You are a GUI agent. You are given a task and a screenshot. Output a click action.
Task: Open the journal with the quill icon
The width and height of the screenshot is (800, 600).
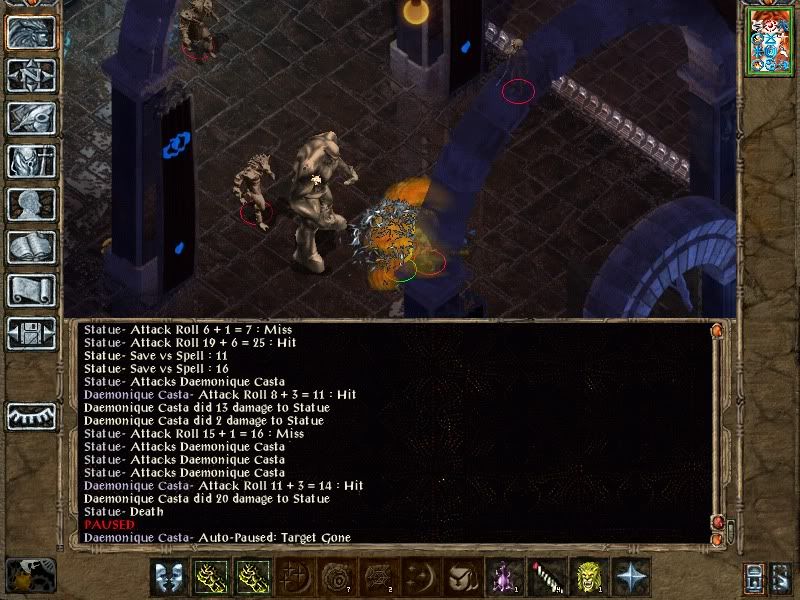(31, 118)
